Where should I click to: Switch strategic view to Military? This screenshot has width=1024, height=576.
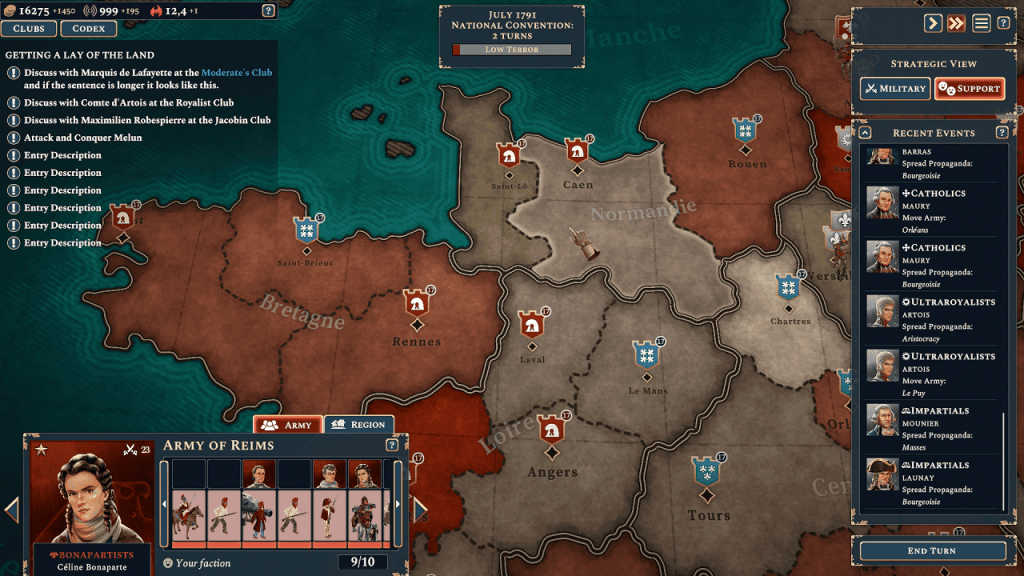point(895,89)
